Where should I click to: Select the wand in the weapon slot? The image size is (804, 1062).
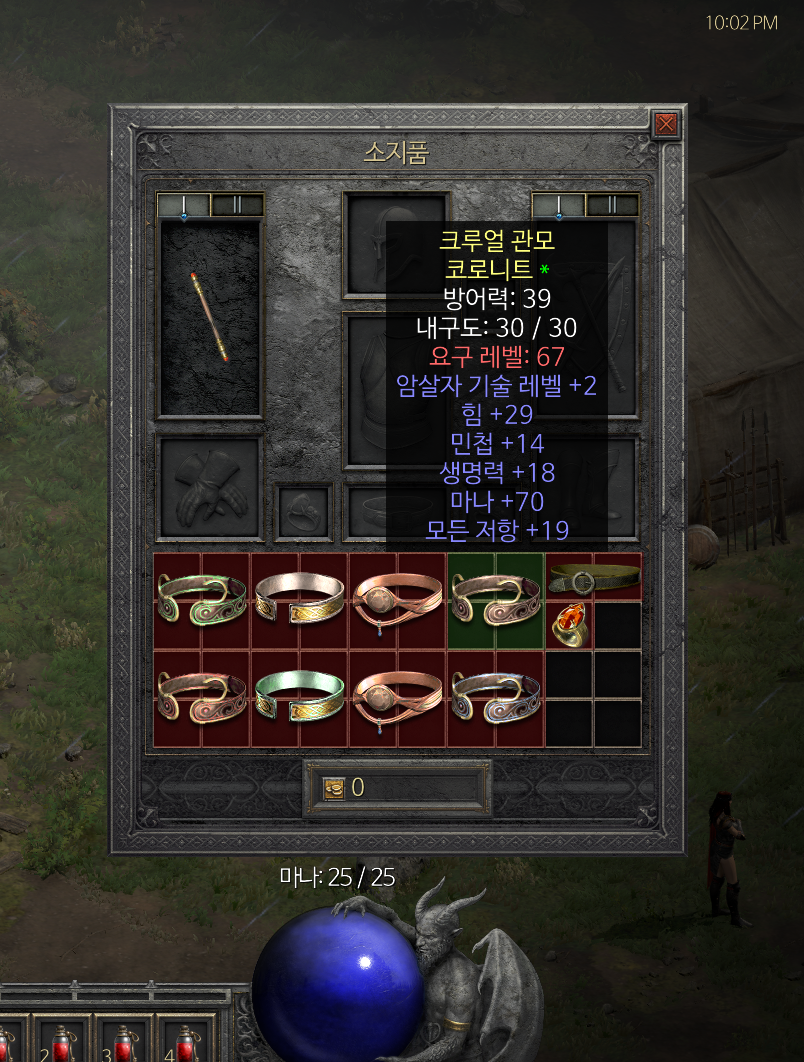coord(210,316)
